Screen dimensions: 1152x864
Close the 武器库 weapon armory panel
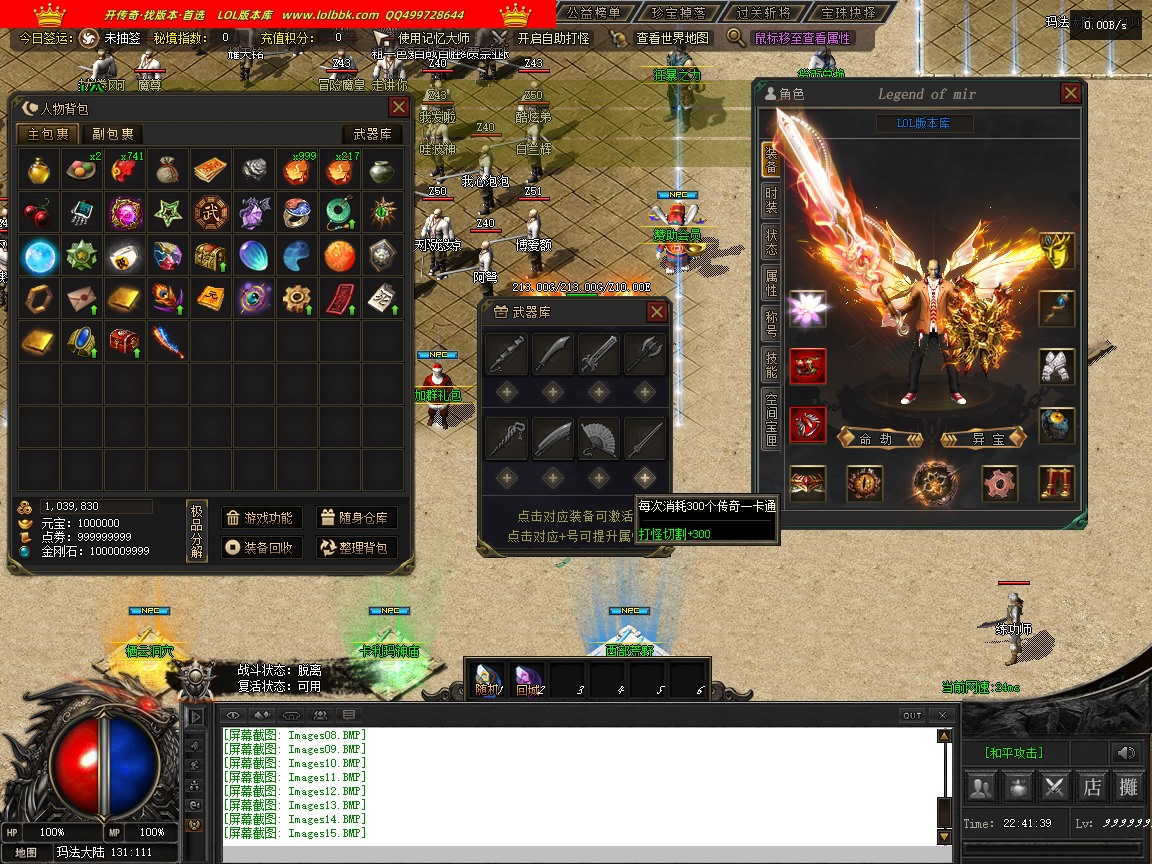pos(656,312)
